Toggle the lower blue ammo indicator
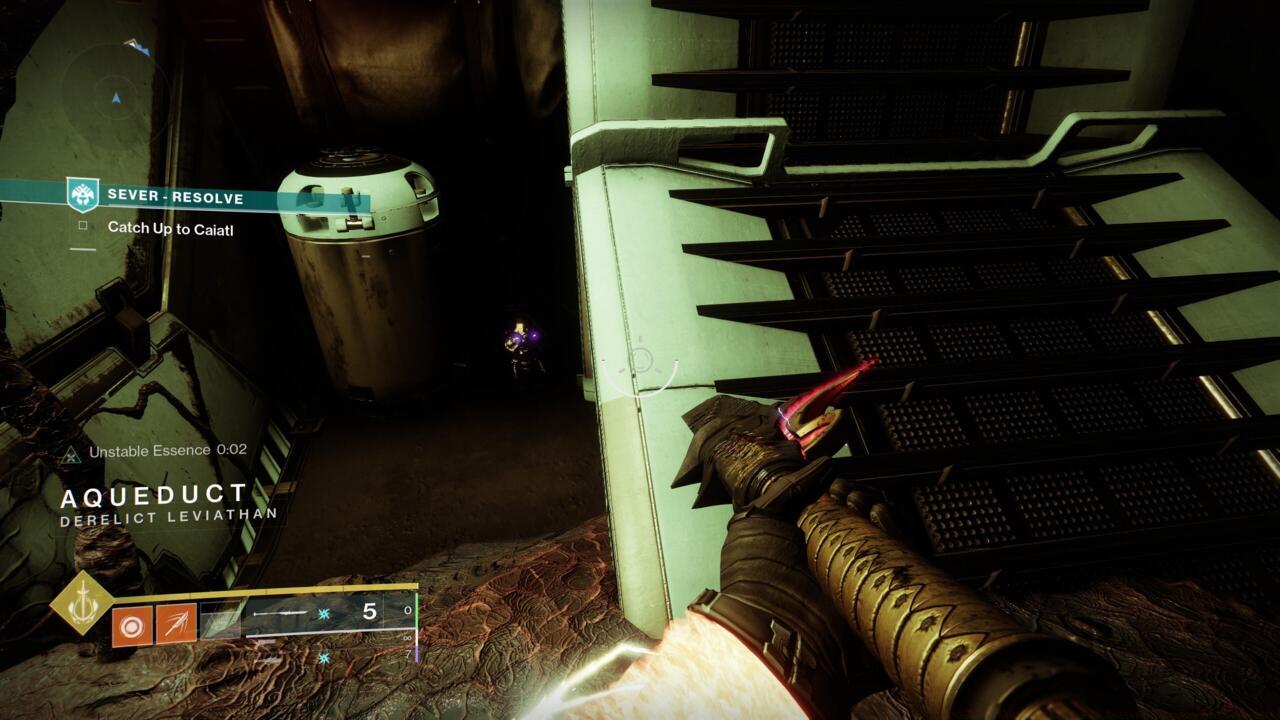 point(323,657)
